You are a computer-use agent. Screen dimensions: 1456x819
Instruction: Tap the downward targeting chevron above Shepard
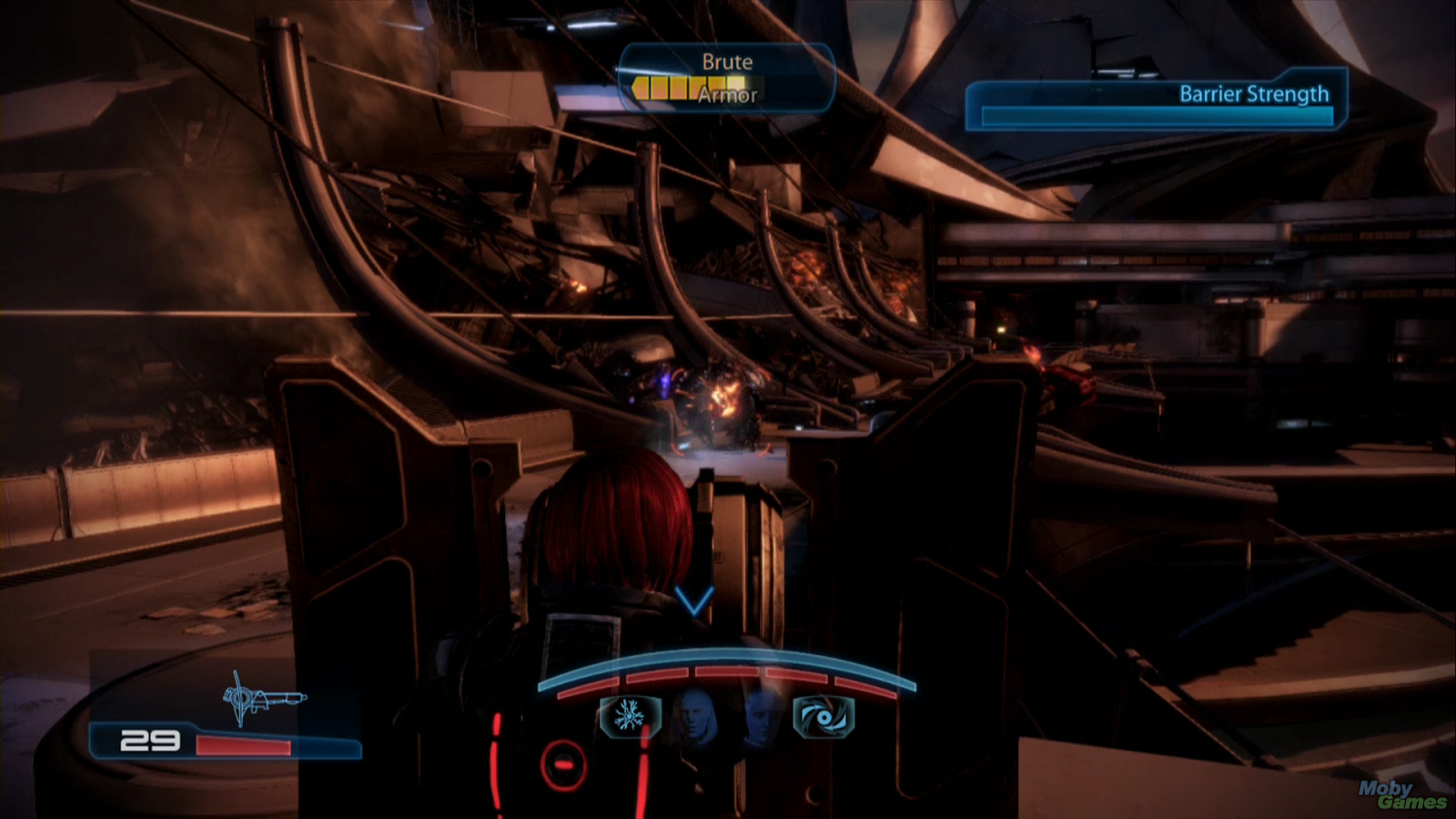coord(693,602)
